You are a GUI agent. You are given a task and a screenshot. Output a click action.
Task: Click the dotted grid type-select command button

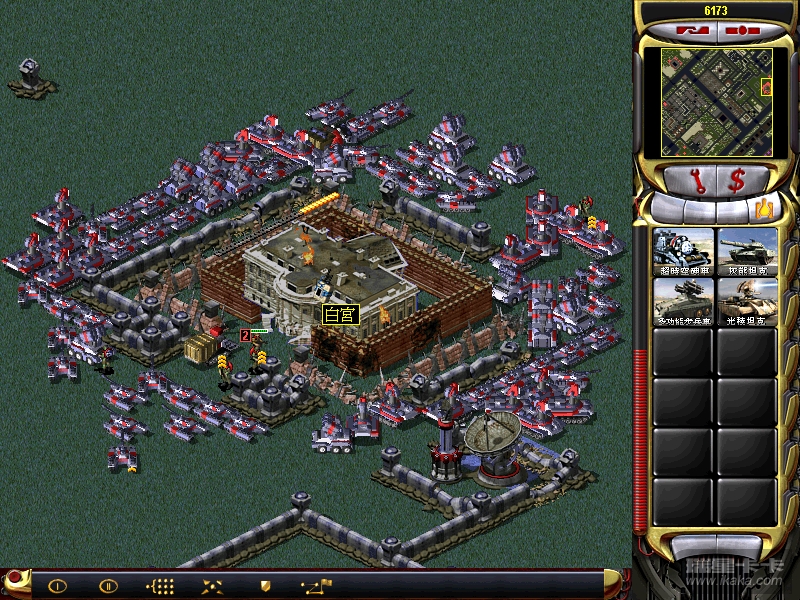pyautogui.click(x=160, y=585)
